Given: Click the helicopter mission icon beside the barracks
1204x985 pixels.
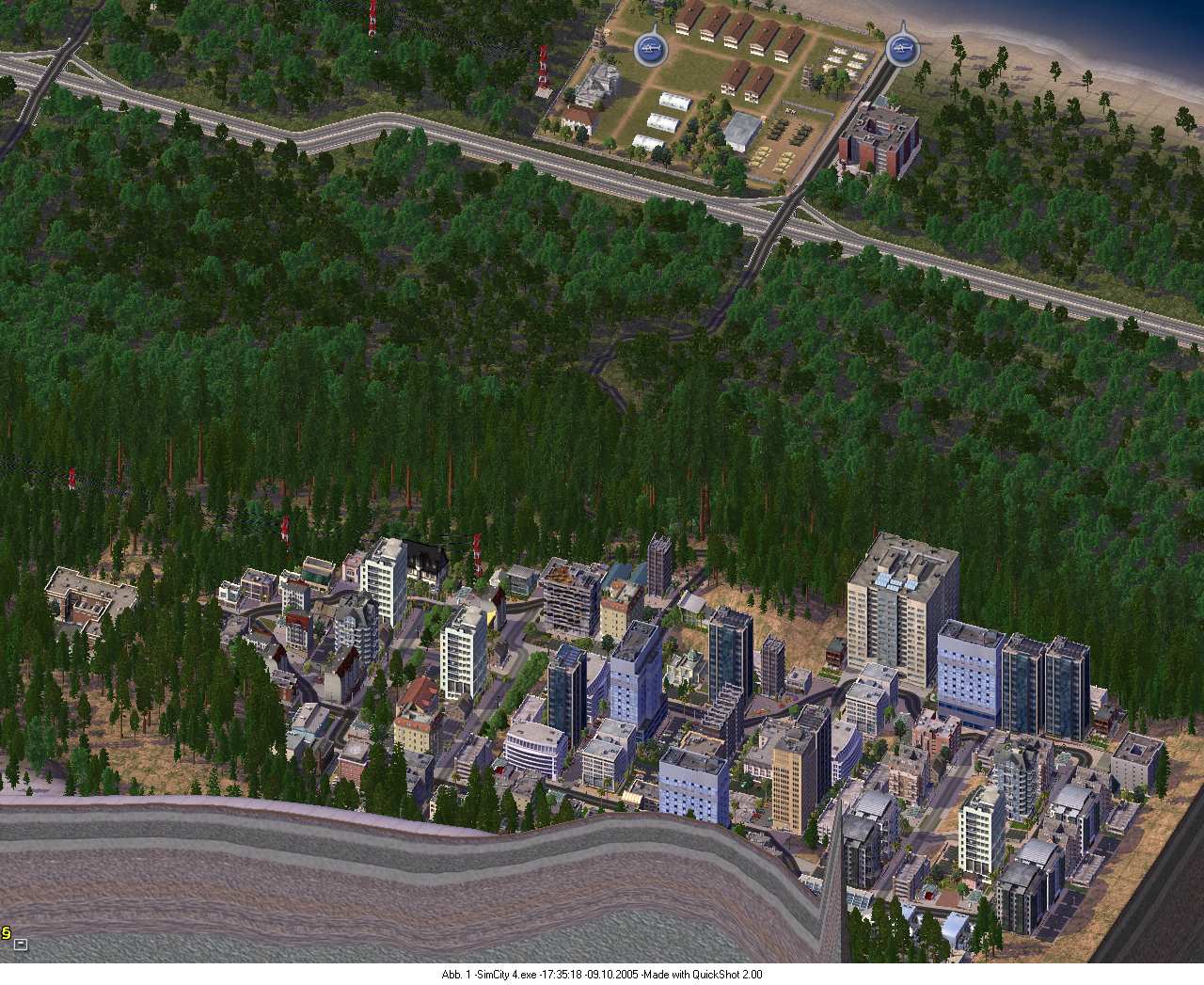Looking at the screenshot, I should (648, 48).
